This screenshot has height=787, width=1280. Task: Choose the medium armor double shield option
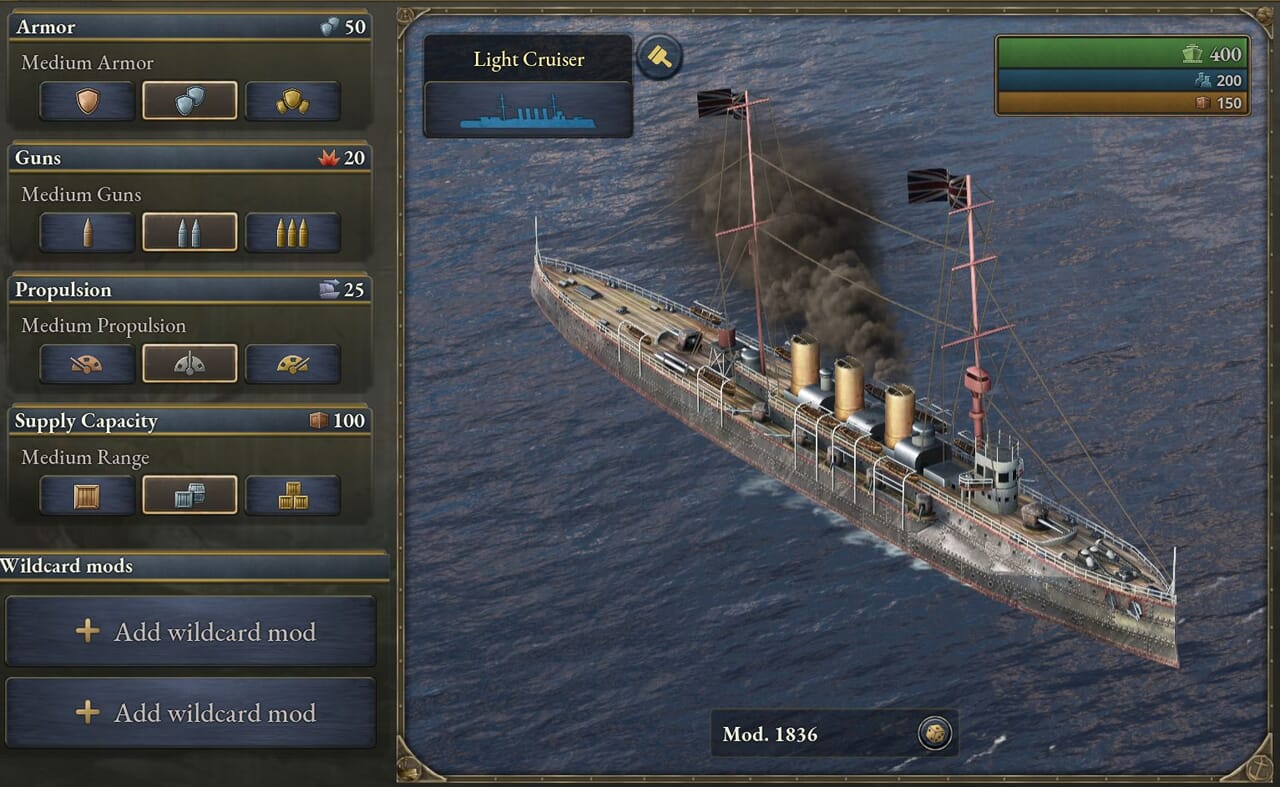tap(190, 101)
